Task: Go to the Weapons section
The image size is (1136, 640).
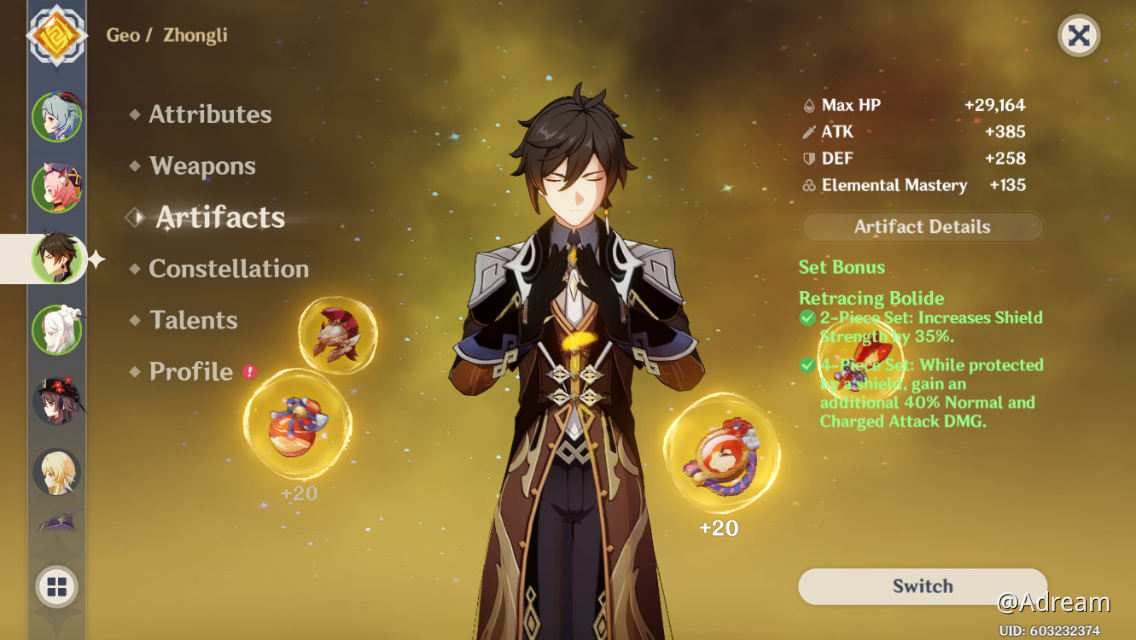Action: (202, 166)
